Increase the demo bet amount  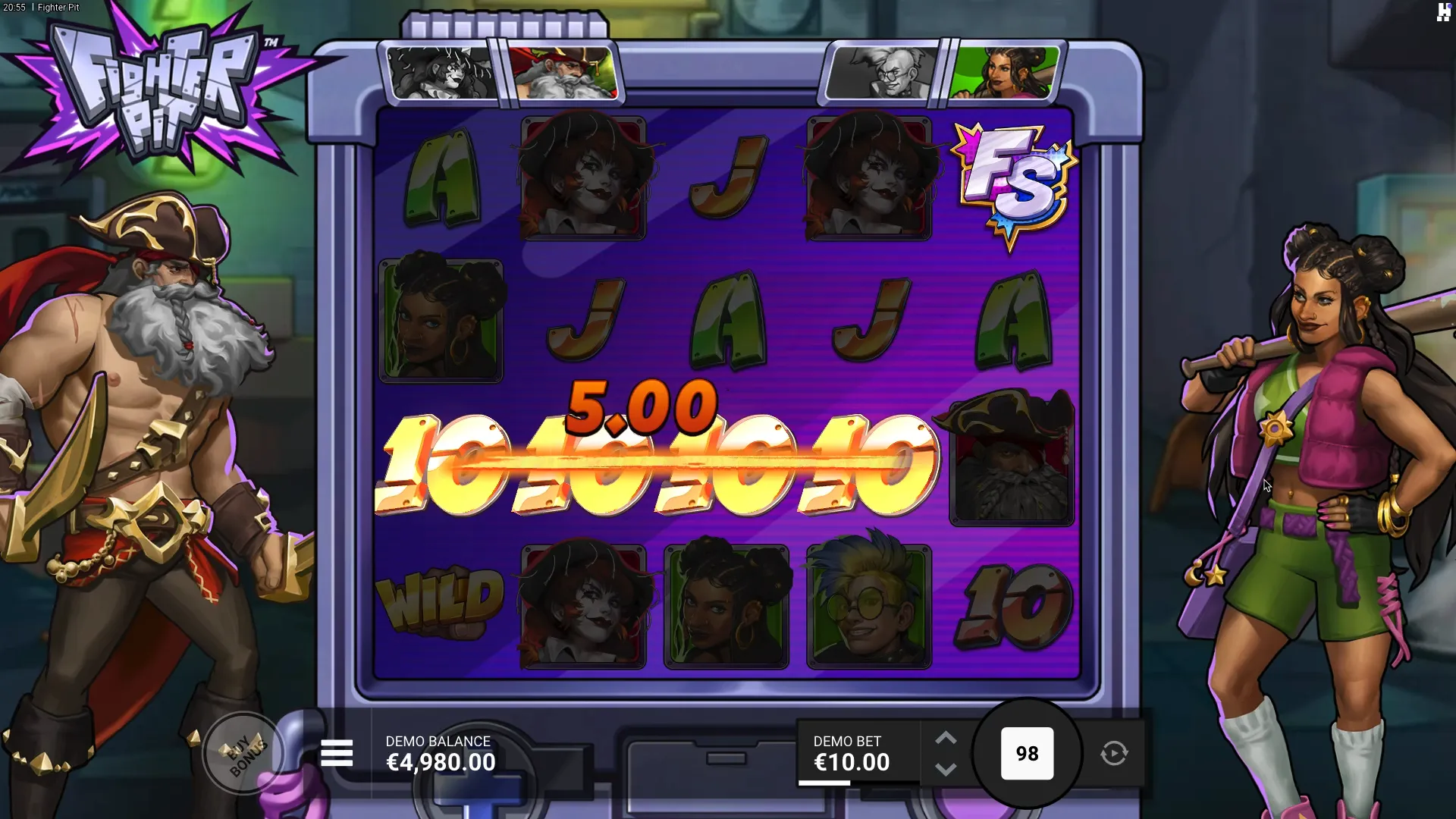point(945,738)
